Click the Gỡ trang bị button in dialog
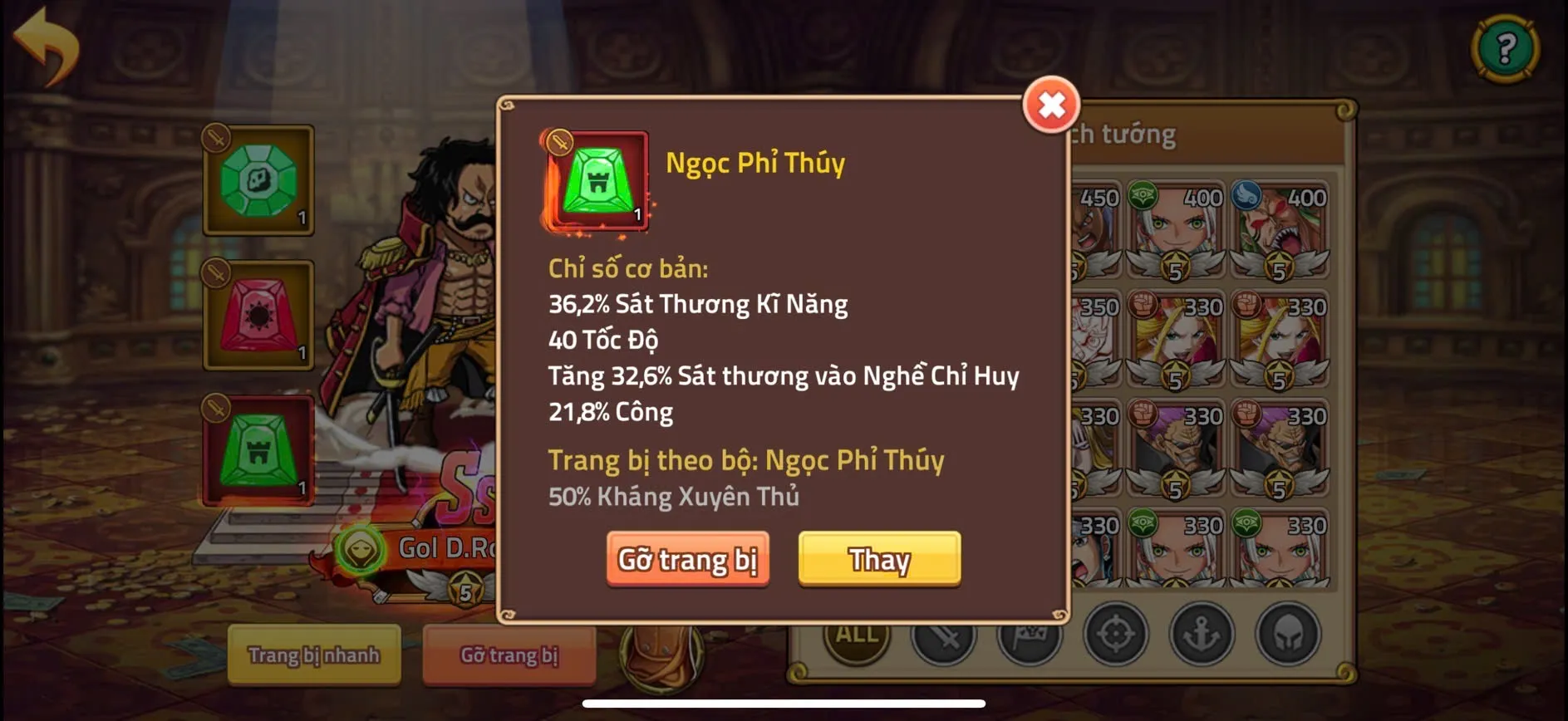 point(688,559)
